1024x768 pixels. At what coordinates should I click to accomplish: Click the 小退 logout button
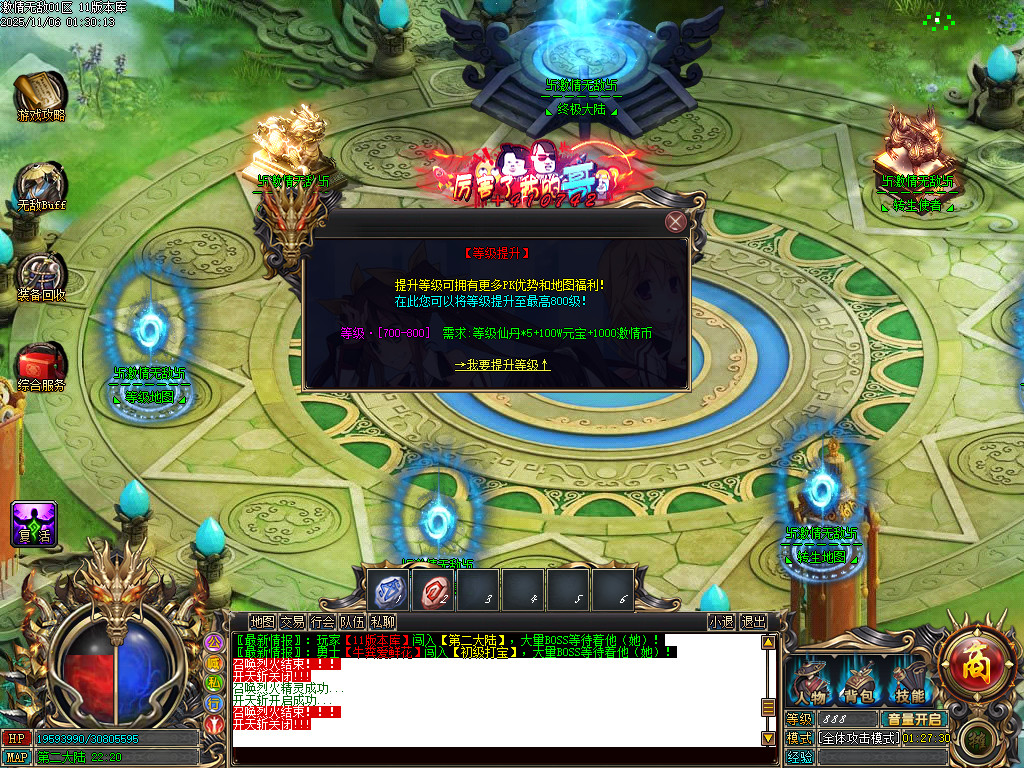(721, 622)
